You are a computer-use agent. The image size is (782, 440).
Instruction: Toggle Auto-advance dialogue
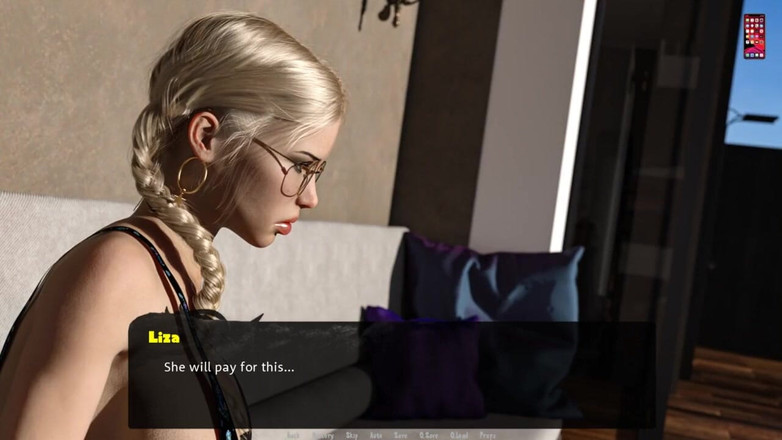tap(376, 435)
